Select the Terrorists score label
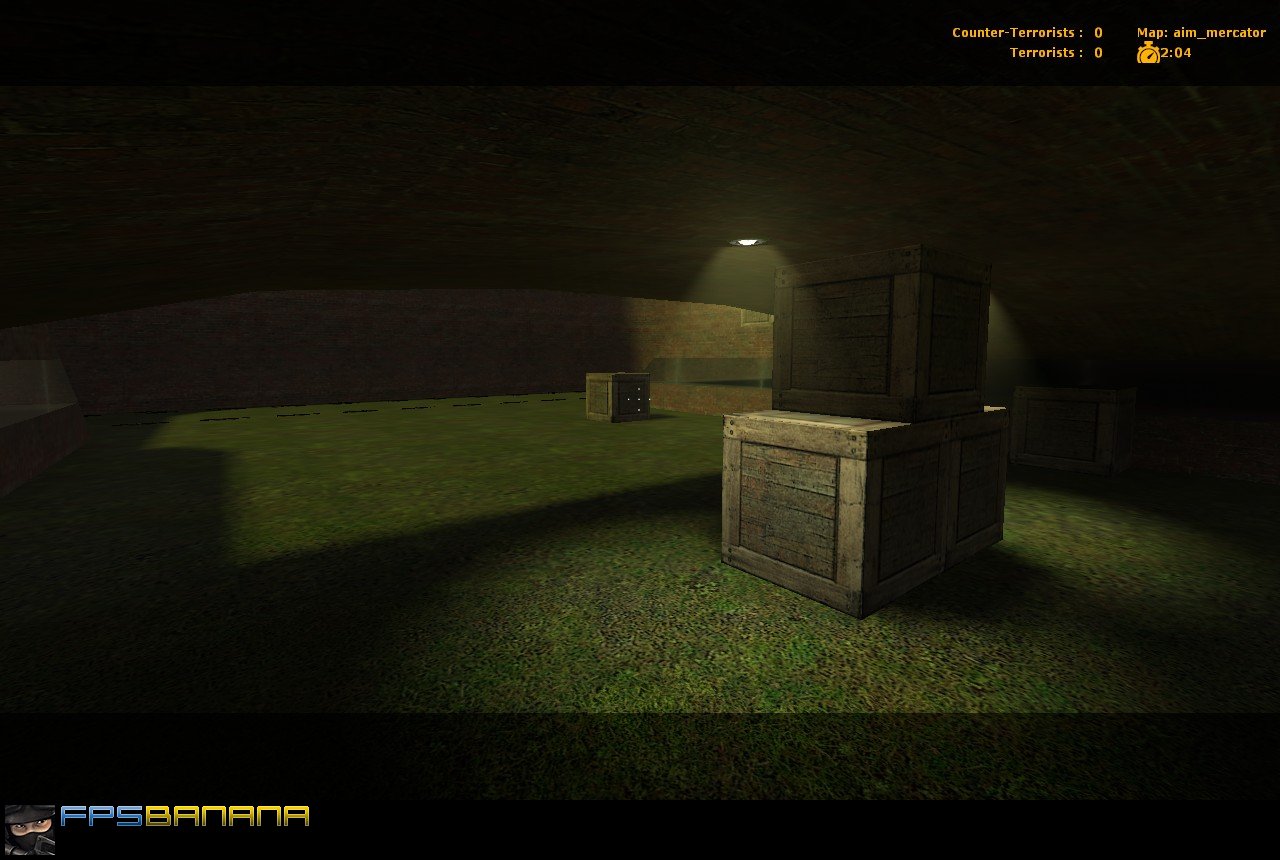The image size is (1280, 860). point(1043,52)
